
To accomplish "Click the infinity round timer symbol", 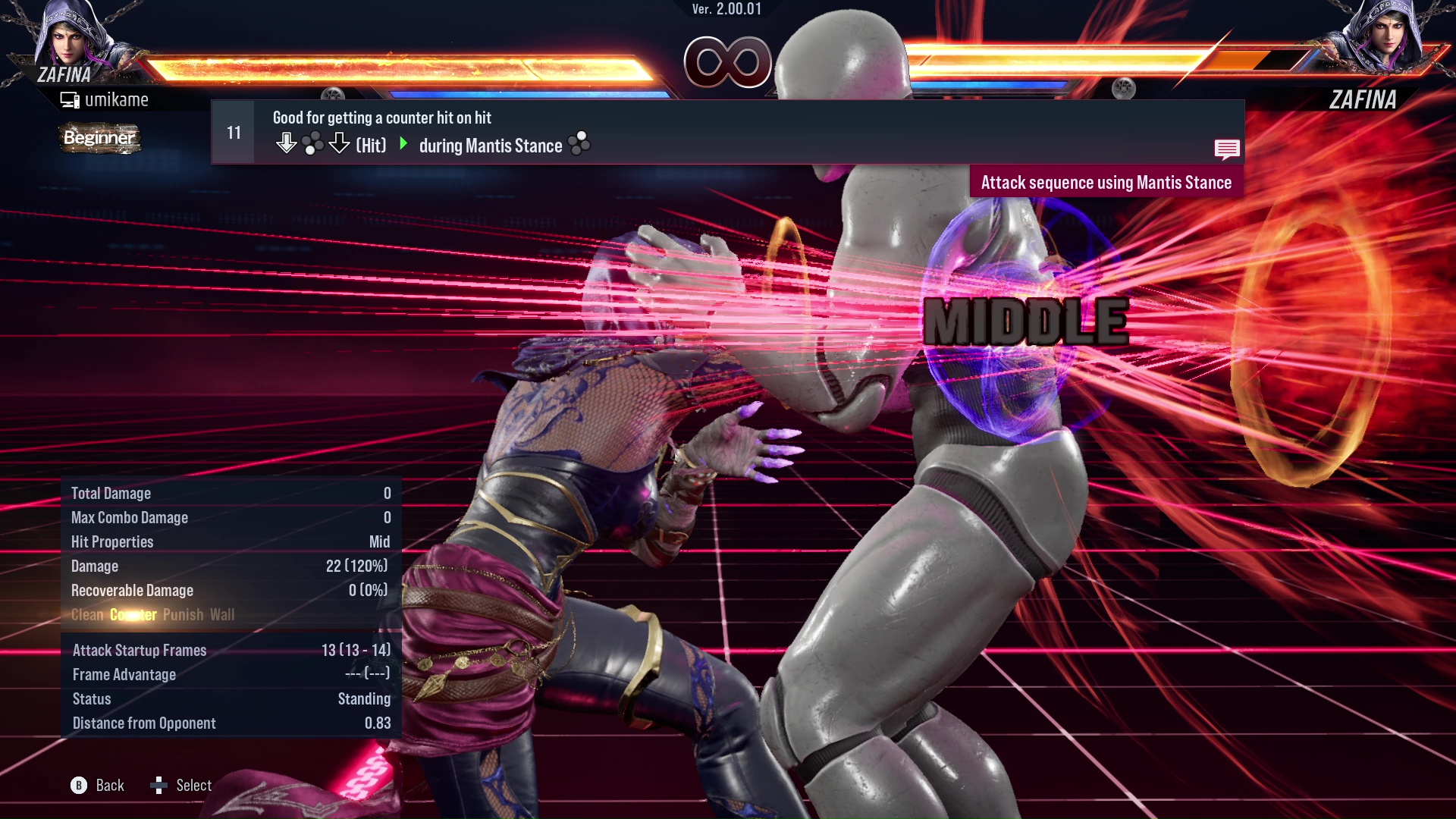I will click(x=726, y=62).
